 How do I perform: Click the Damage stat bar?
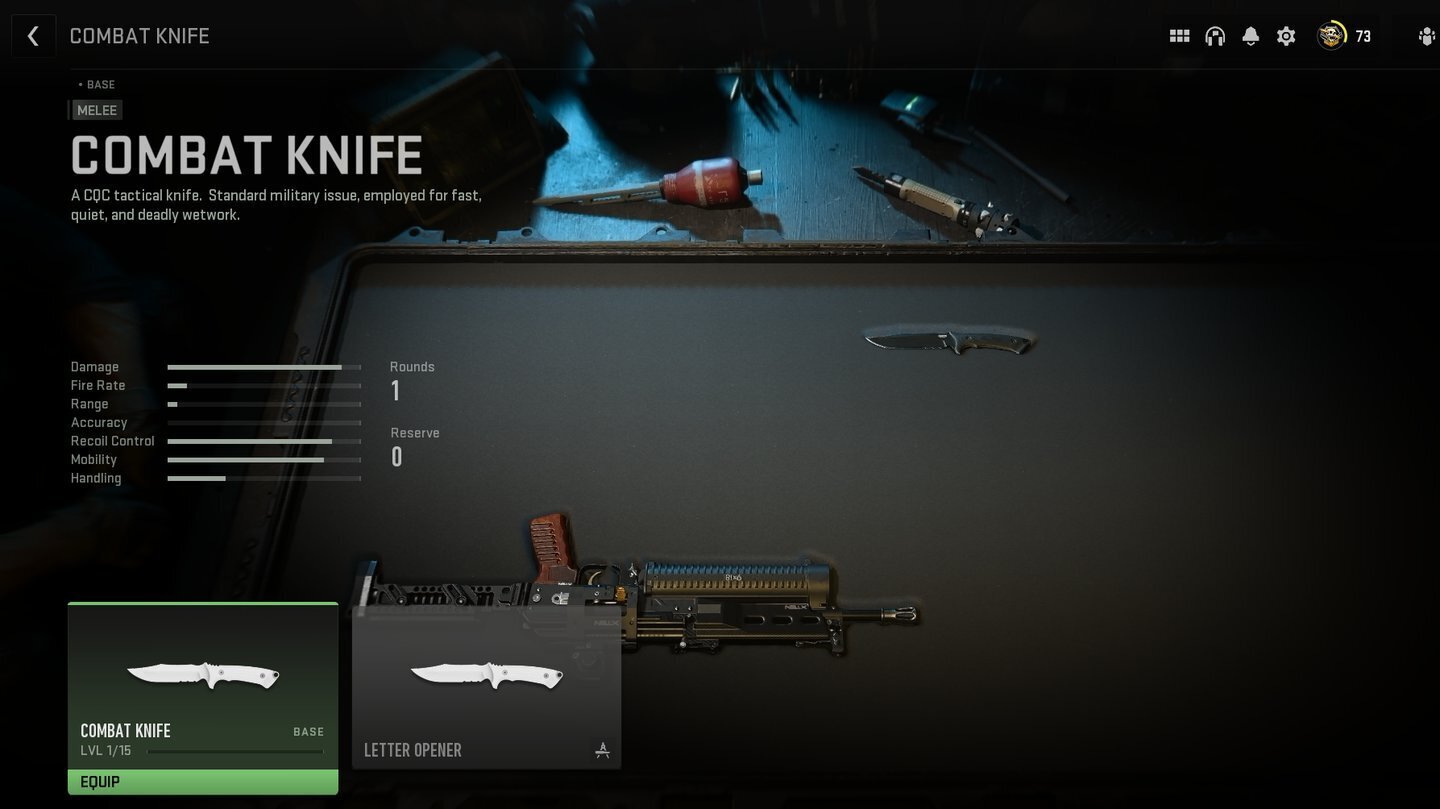[x=263, y=367]
